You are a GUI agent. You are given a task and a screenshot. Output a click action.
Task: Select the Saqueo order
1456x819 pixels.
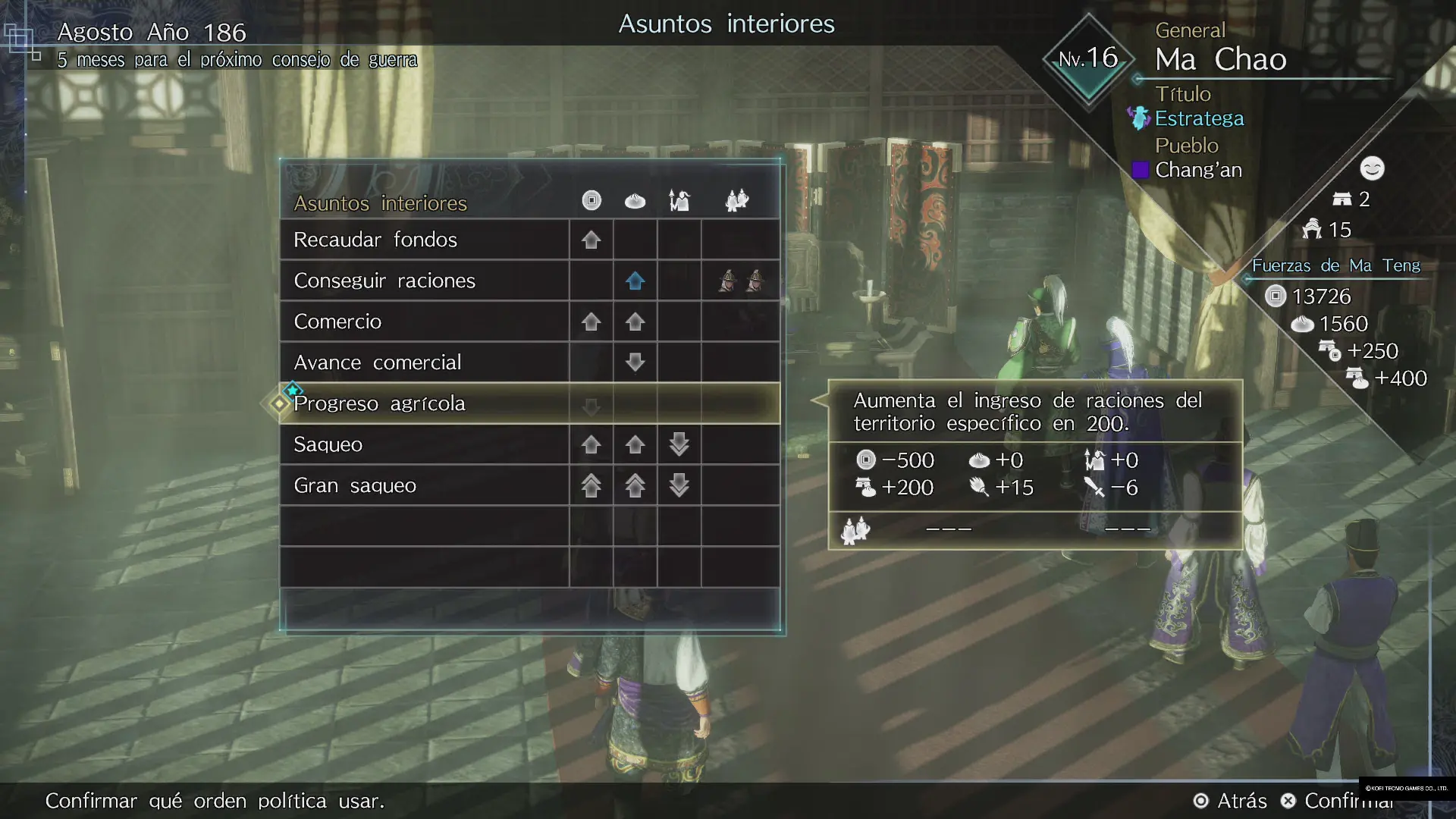(x=328, y=444)
